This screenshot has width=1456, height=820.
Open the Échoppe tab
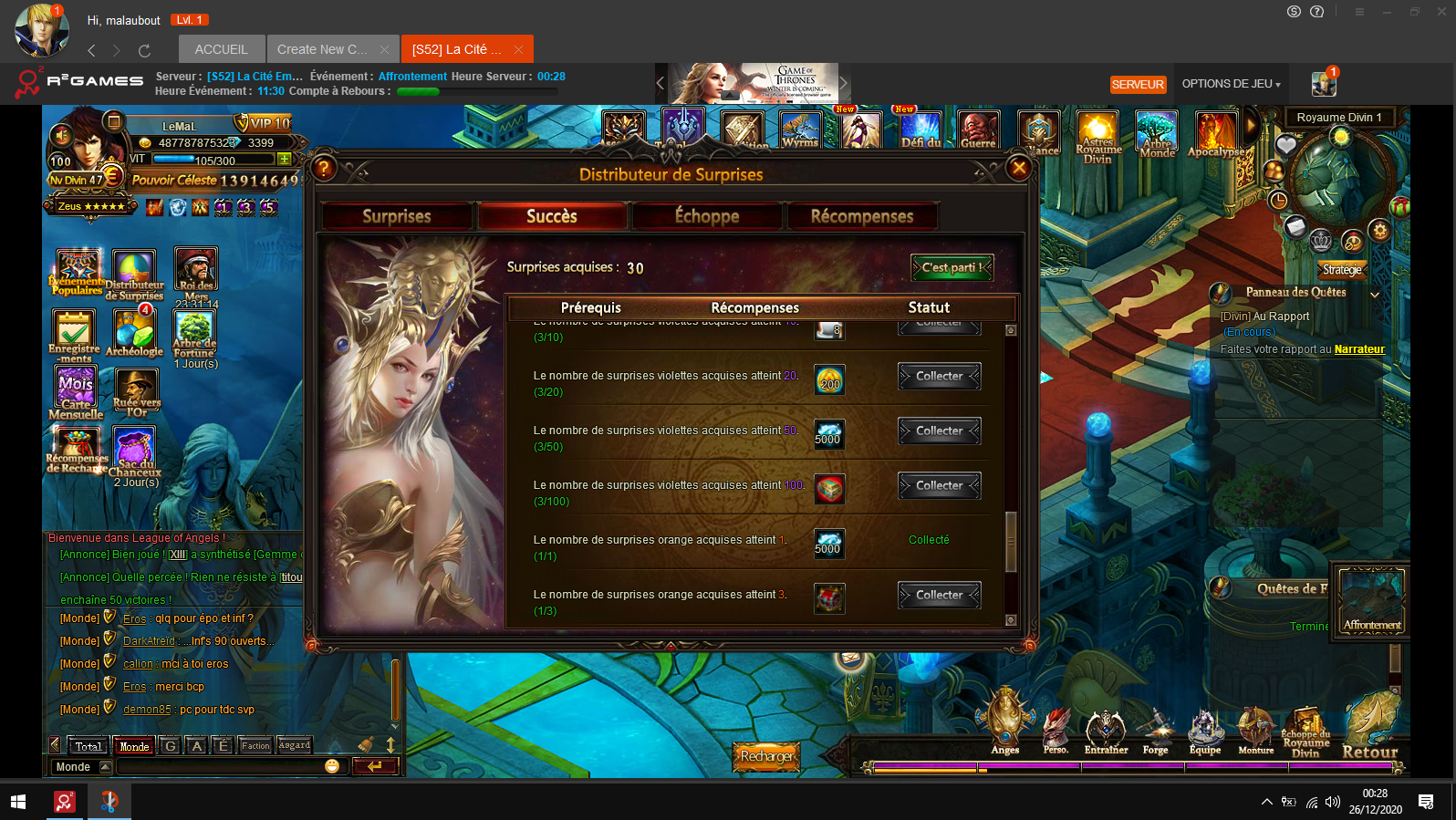pos(707,216)
